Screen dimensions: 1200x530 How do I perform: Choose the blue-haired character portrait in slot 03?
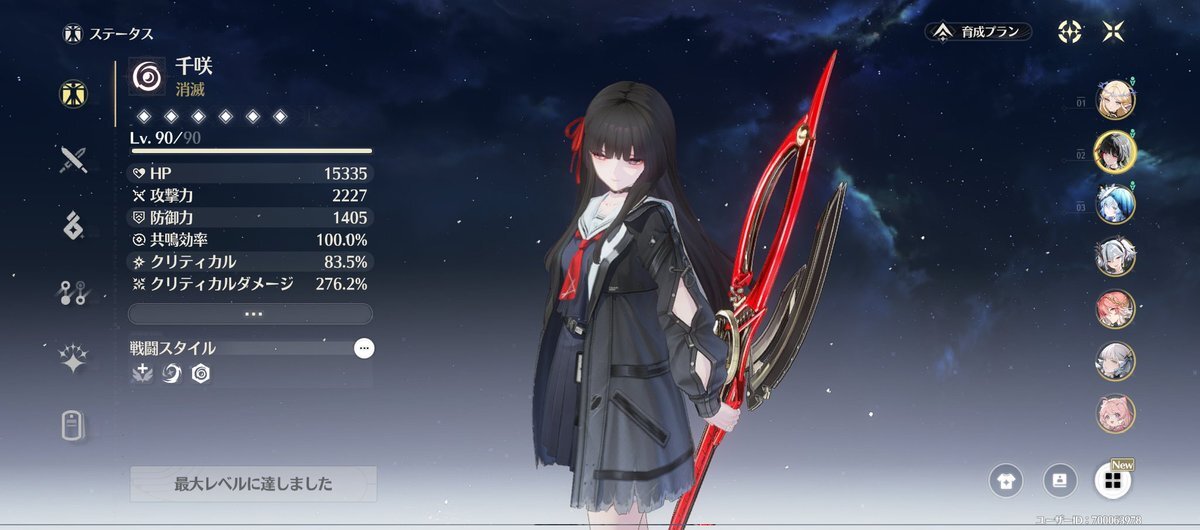tap(1115, 204)
